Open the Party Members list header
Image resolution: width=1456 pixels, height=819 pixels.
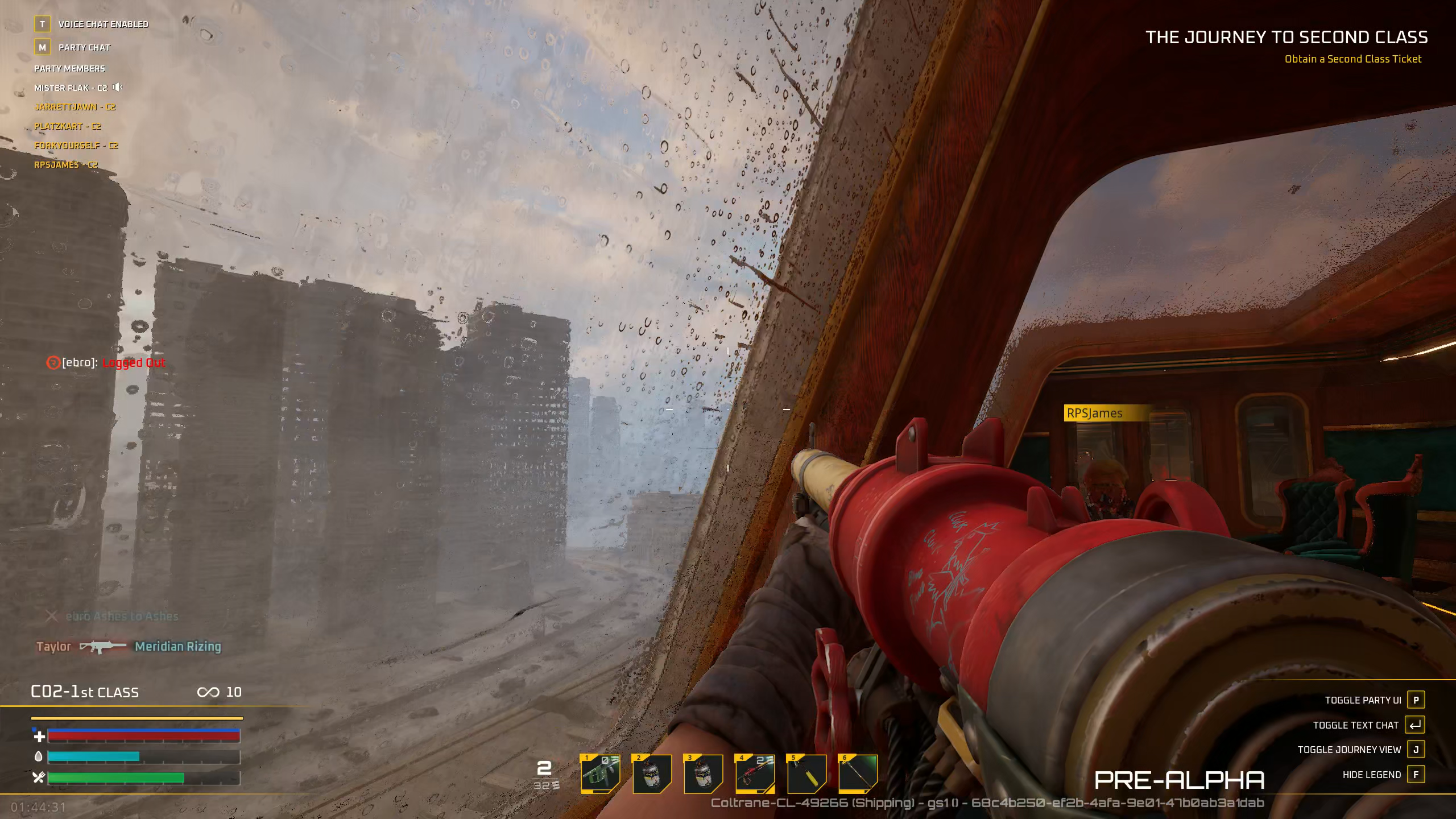(x=69, y=68)
